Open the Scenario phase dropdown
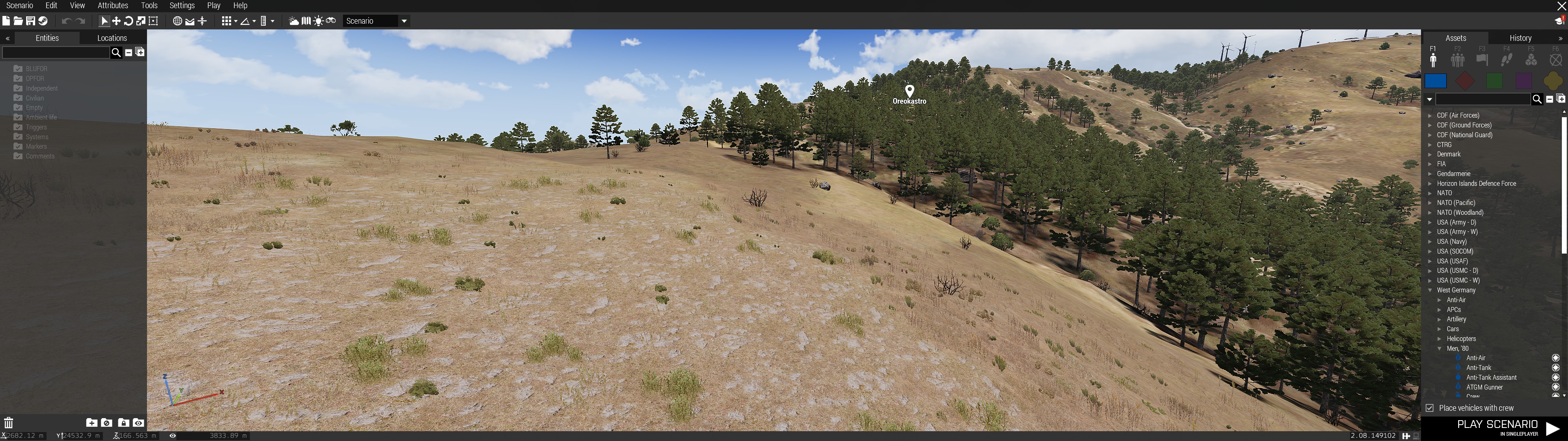 [x=403, y=21]
